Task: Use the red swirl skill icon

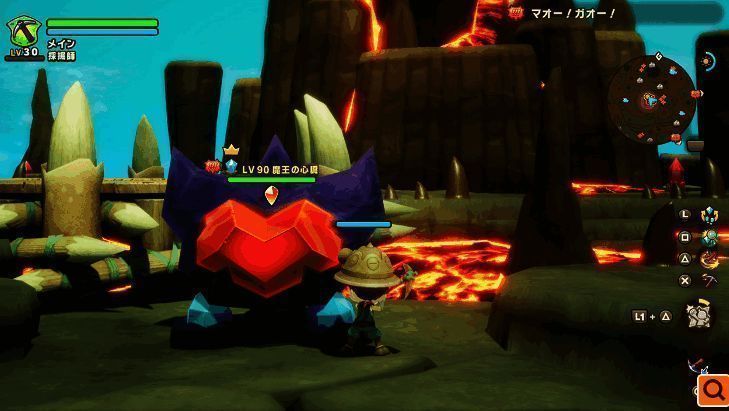Action: click(x=709, y=259)
